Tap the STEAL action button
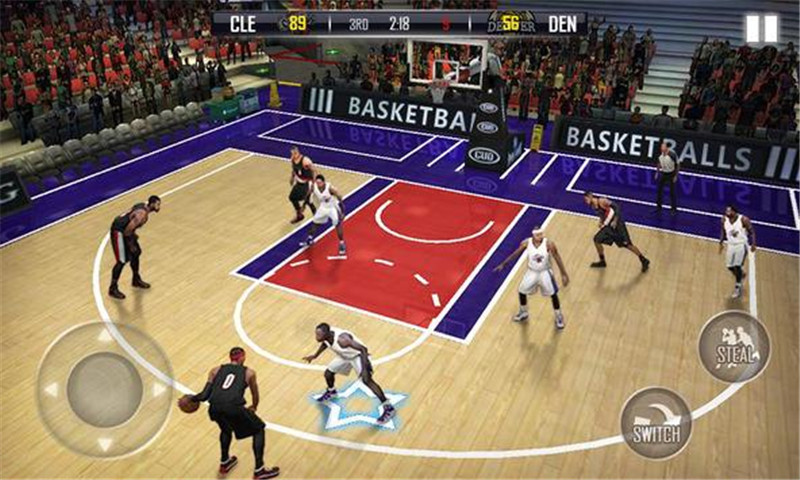Screen dimensions: 800x480 click(734, 346)
